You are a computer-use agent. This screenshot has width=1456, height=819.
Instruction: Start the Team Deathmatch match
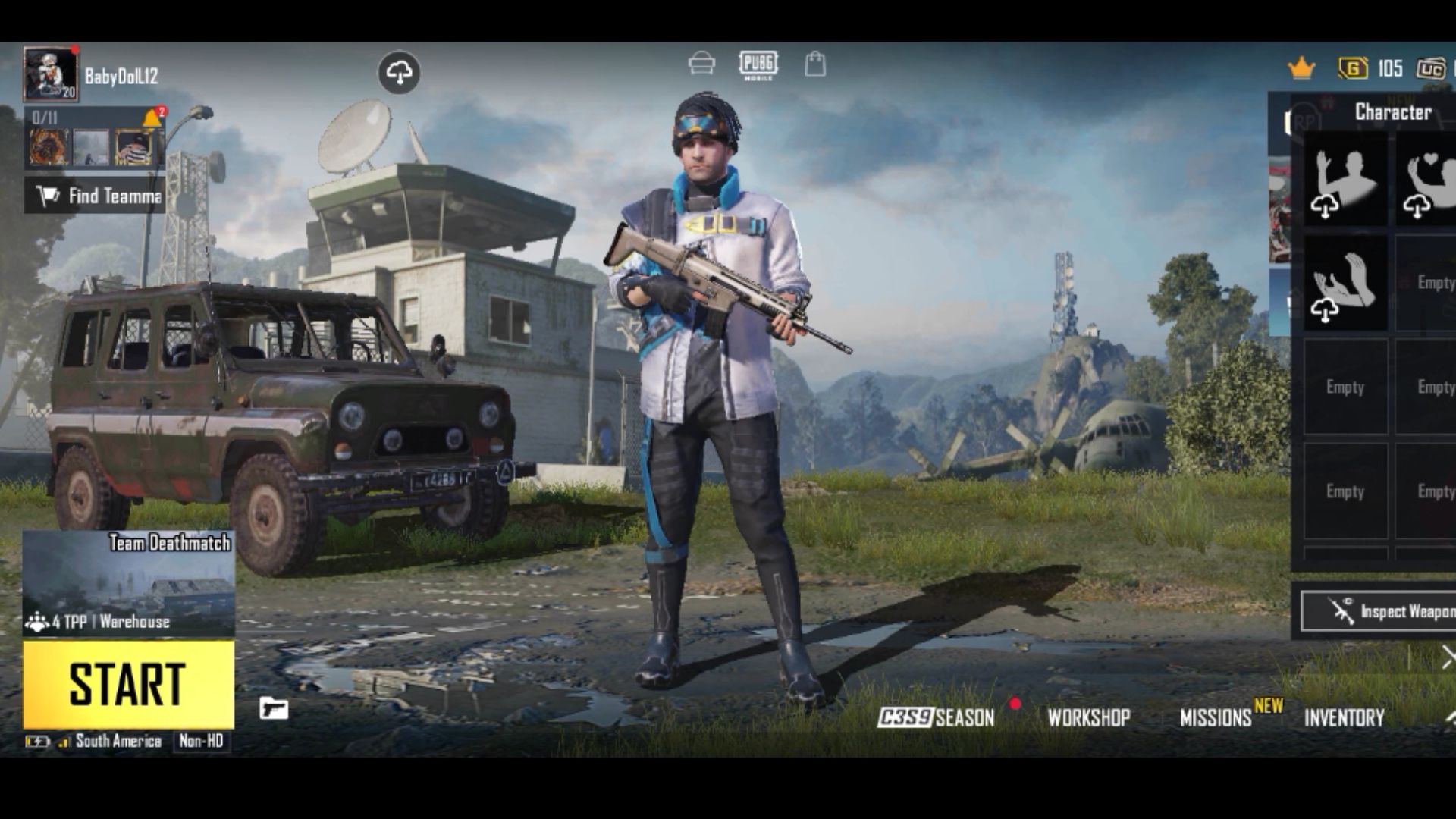tap(128, 684)
